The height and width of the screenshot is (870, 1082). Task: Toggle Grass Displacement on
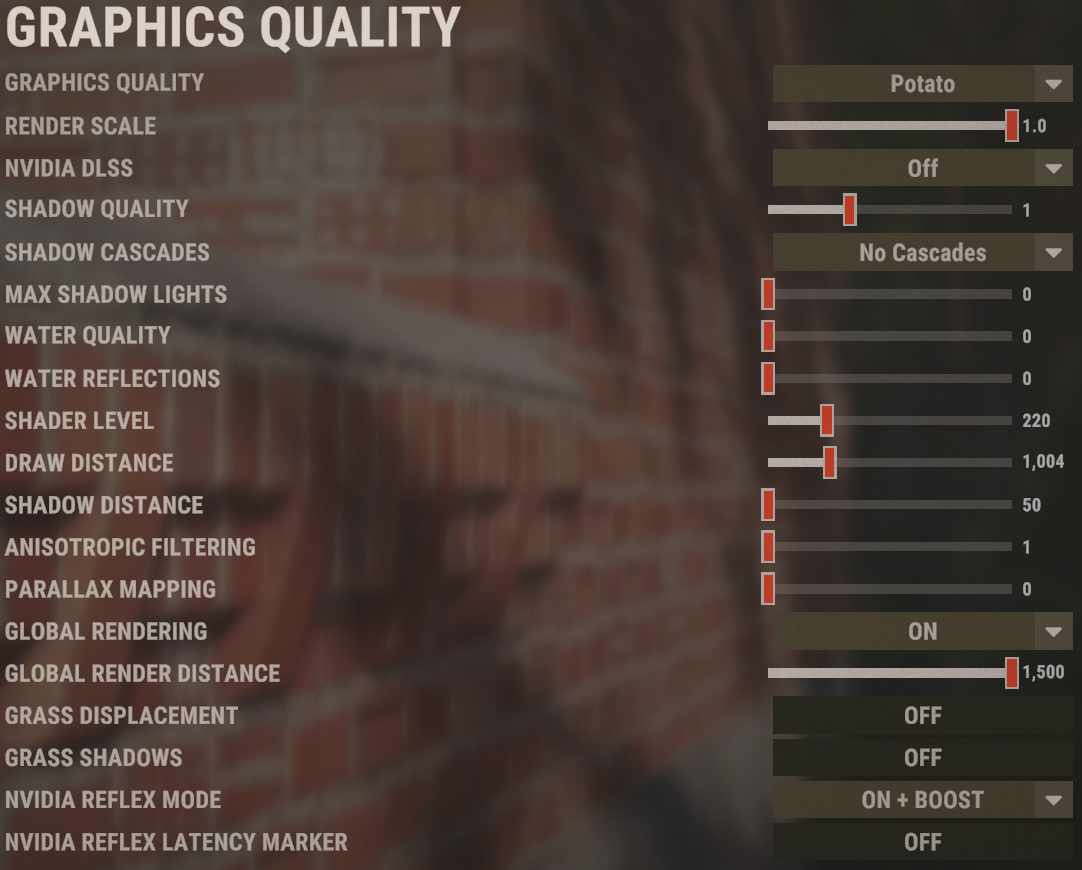(x=921, y=716)
